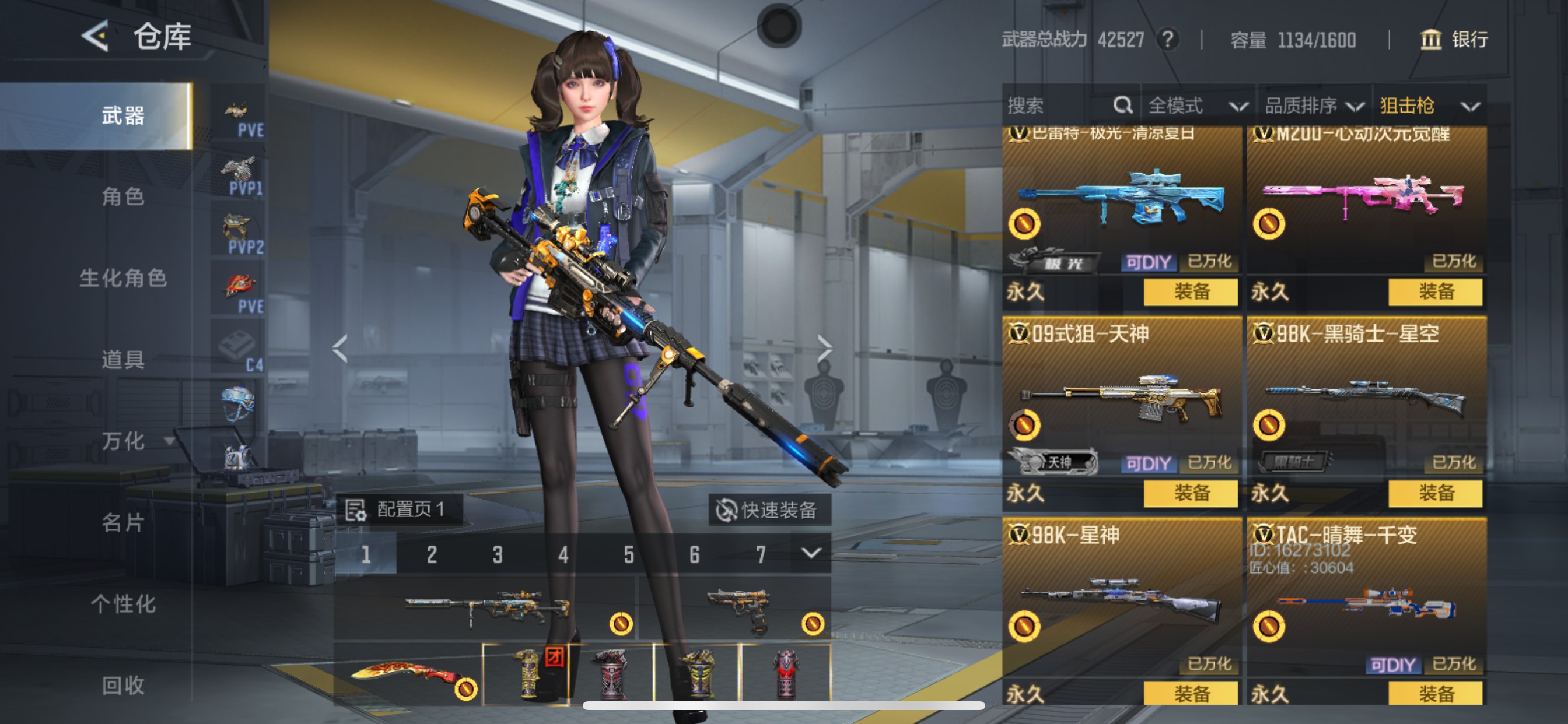Show the 个性化 section

point(123,603)
